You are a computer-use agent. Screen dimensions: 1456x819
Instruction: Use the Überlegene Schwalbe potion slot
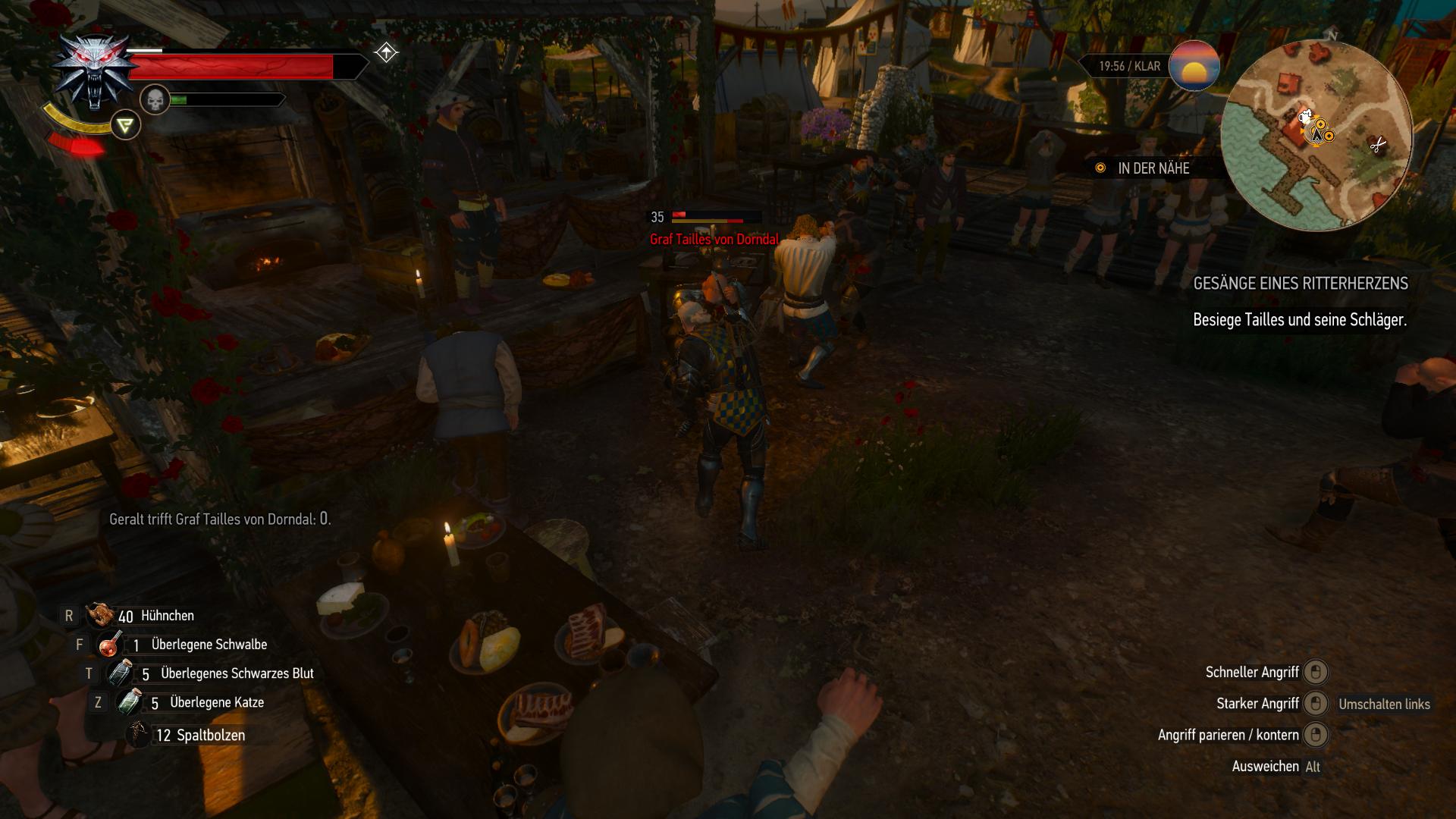pyautogui.click(x=111, y=645)
